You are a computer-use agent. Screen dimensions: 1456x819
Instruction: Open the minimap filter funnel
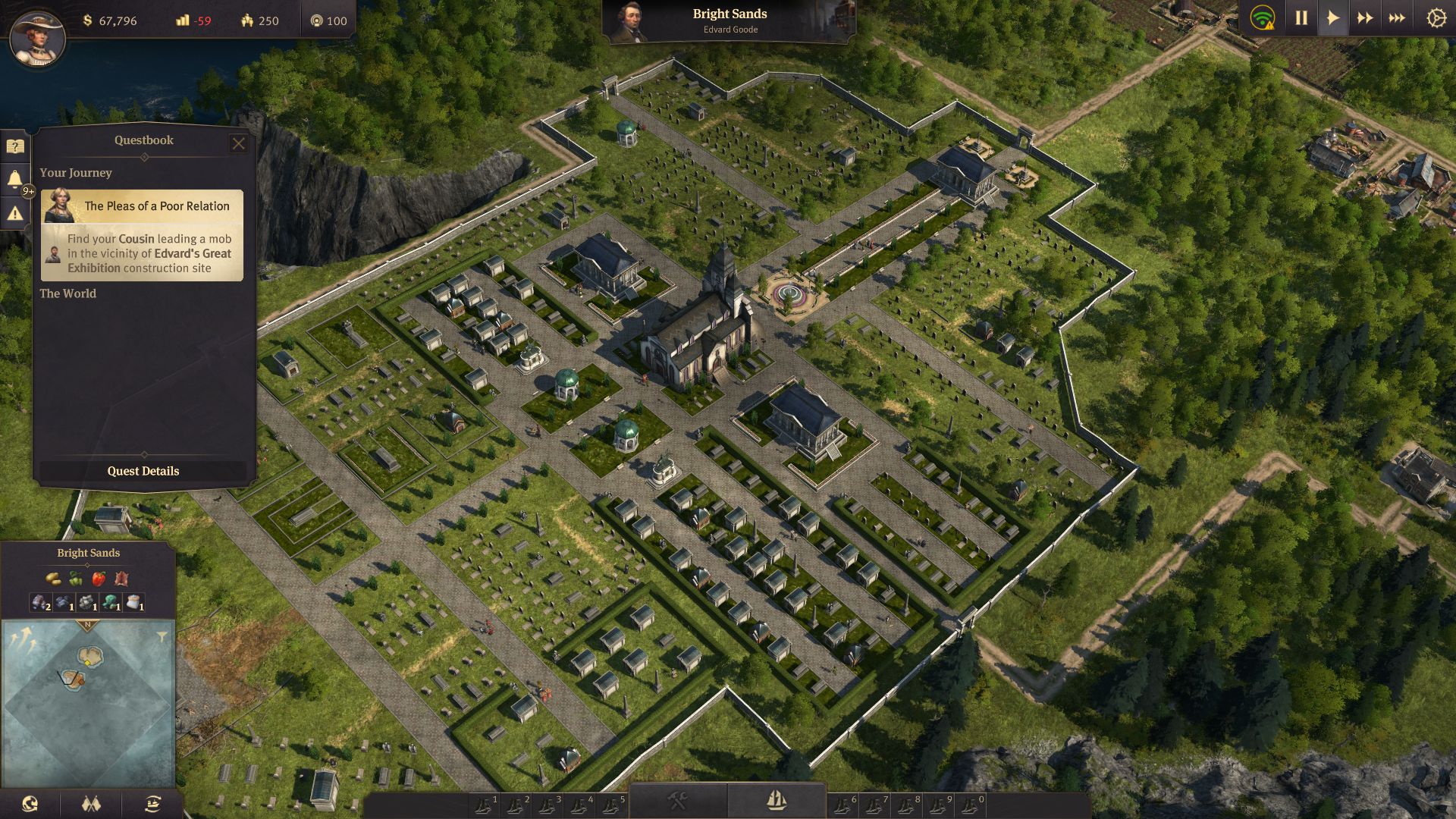[162, 636]
